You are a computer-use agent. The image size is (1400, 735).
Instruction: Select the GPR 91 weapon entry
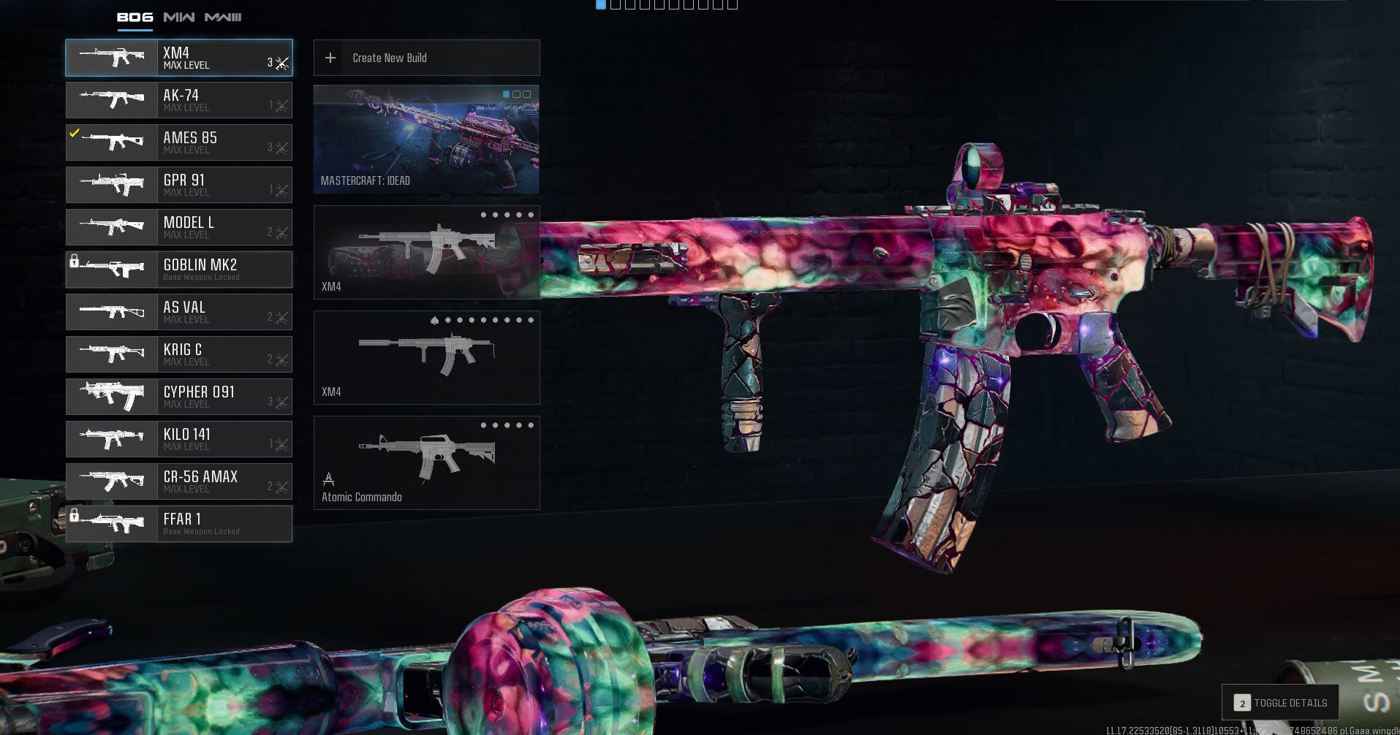tap(179, 185)
